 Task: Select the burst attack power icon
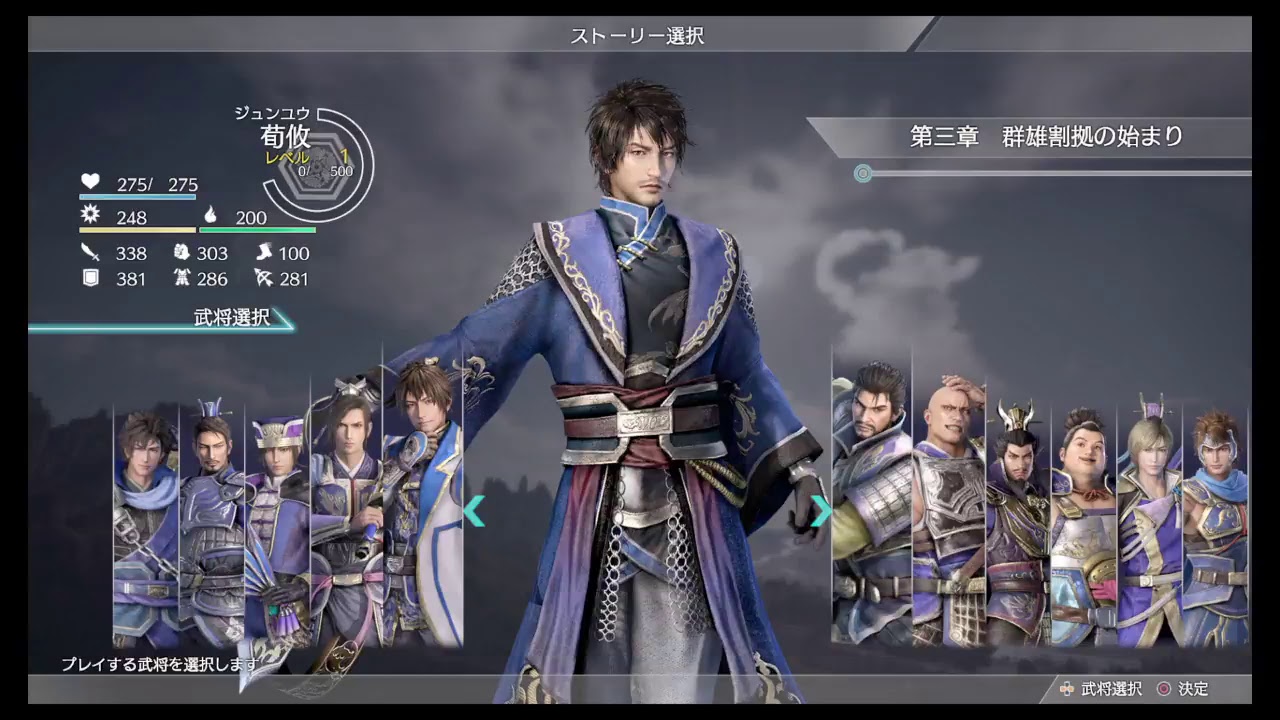90,215
